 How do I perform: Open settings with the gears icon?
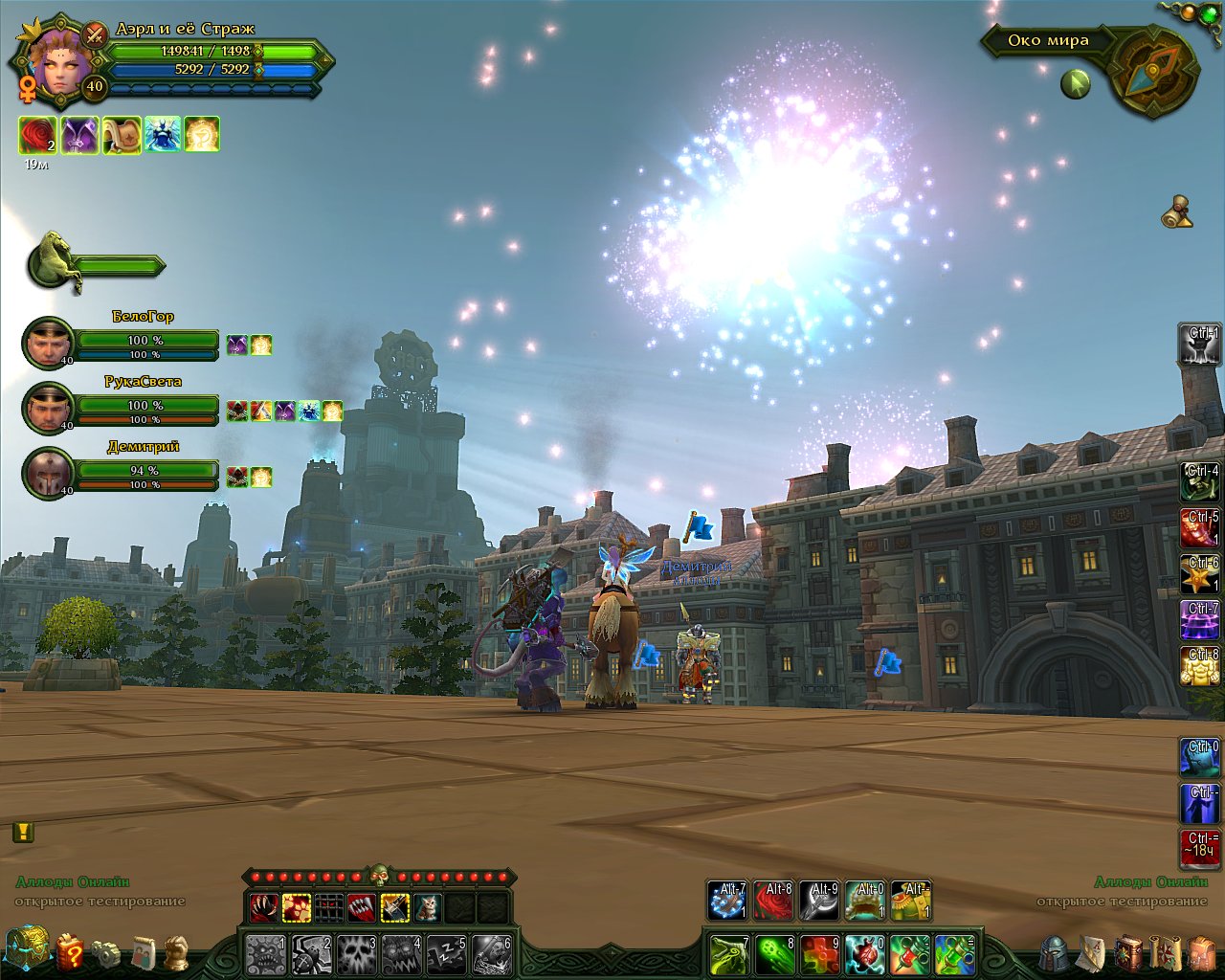(106, 953)
